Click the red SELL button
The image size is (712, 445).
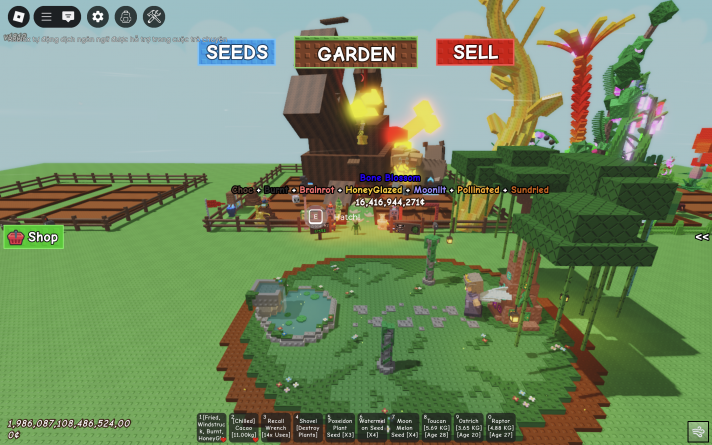tap(475, 52)
